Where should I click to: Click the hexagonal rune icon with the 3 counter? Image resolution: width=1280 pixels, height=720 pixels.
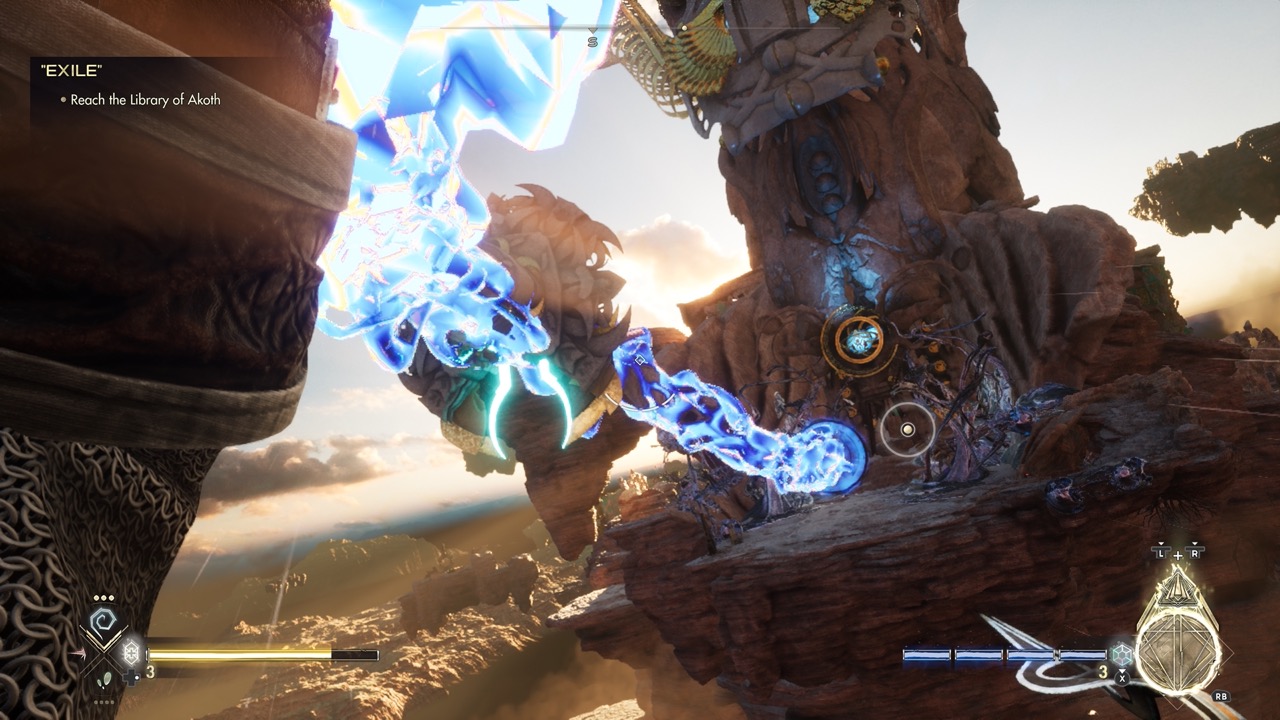coord(1121,654)
